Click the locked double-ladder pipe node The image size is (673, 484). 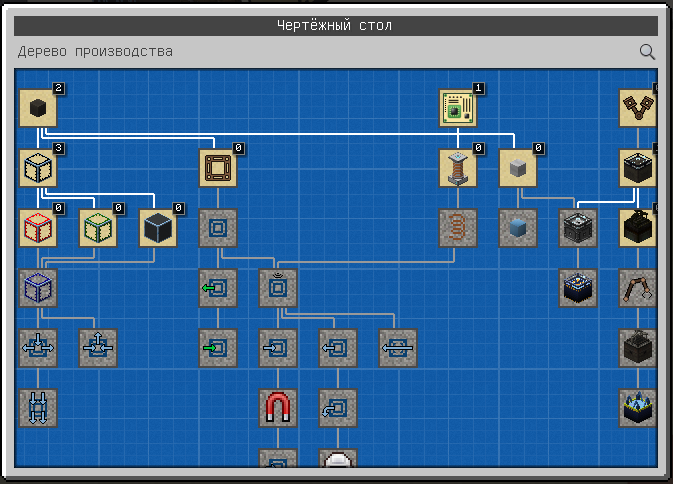38,408
